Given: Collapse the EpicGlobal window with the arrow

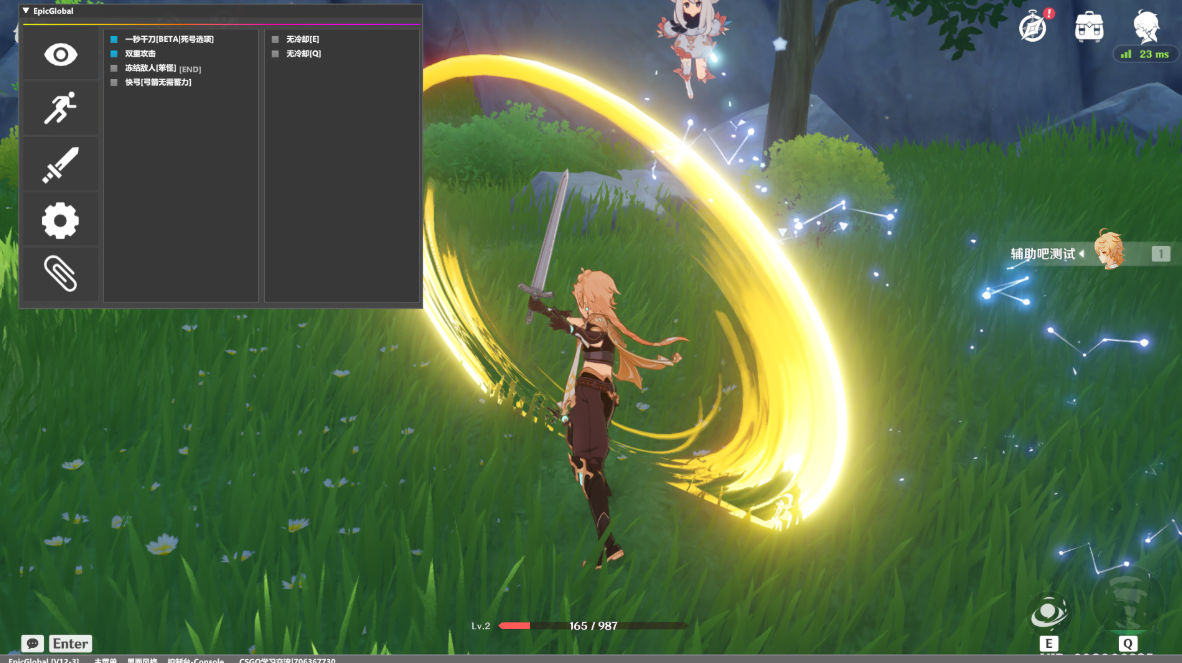Looking at the screenshot, I should [26, 11].
